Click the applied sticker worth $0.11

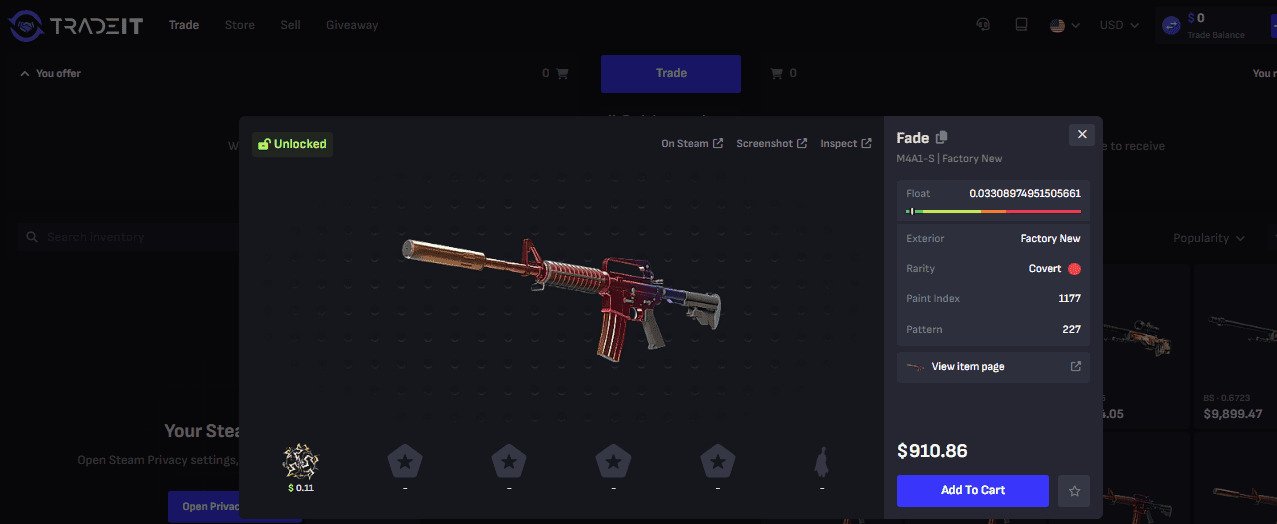301,462
